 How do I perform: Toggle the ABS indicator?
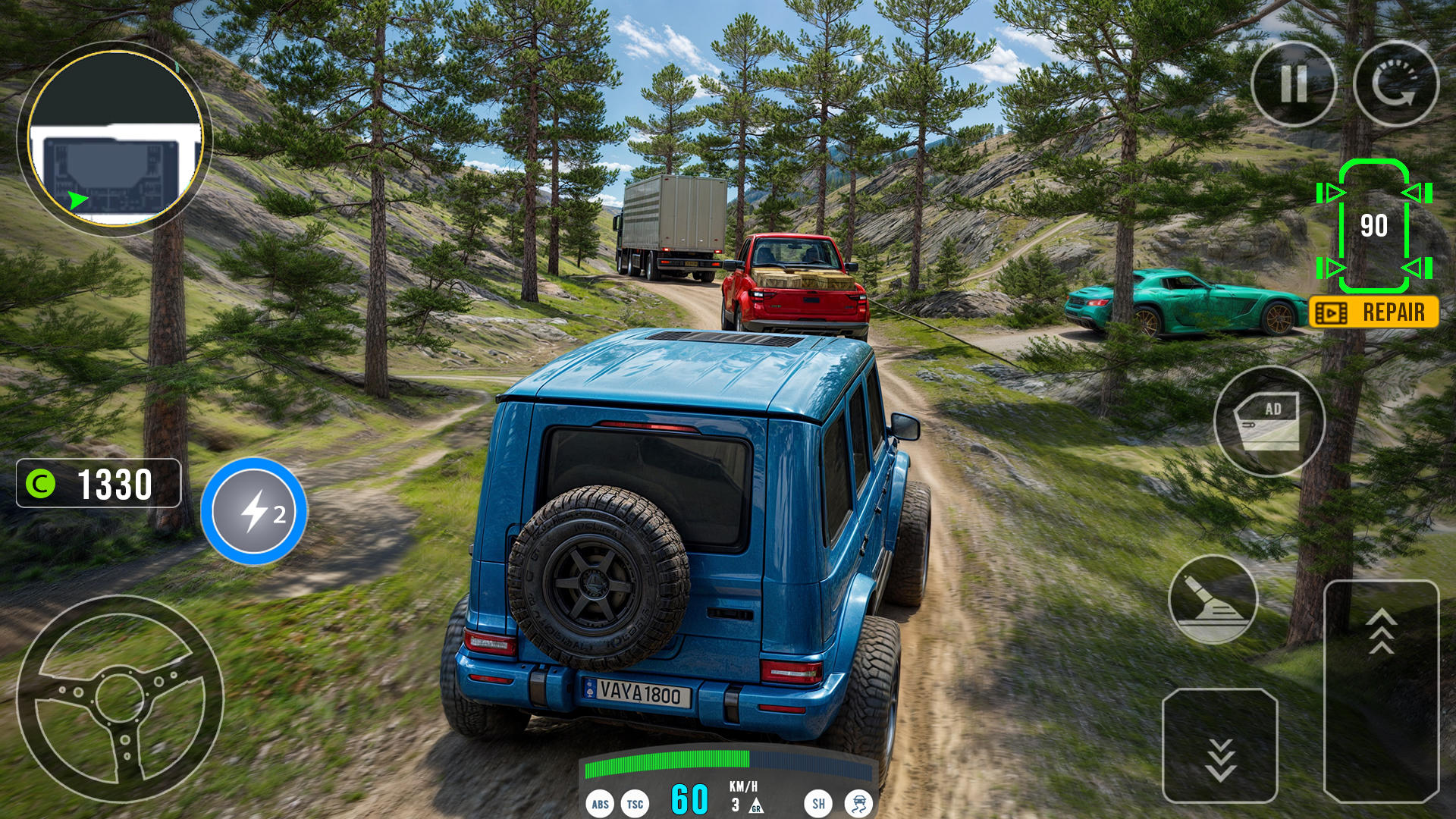click(x=600, y=804)
